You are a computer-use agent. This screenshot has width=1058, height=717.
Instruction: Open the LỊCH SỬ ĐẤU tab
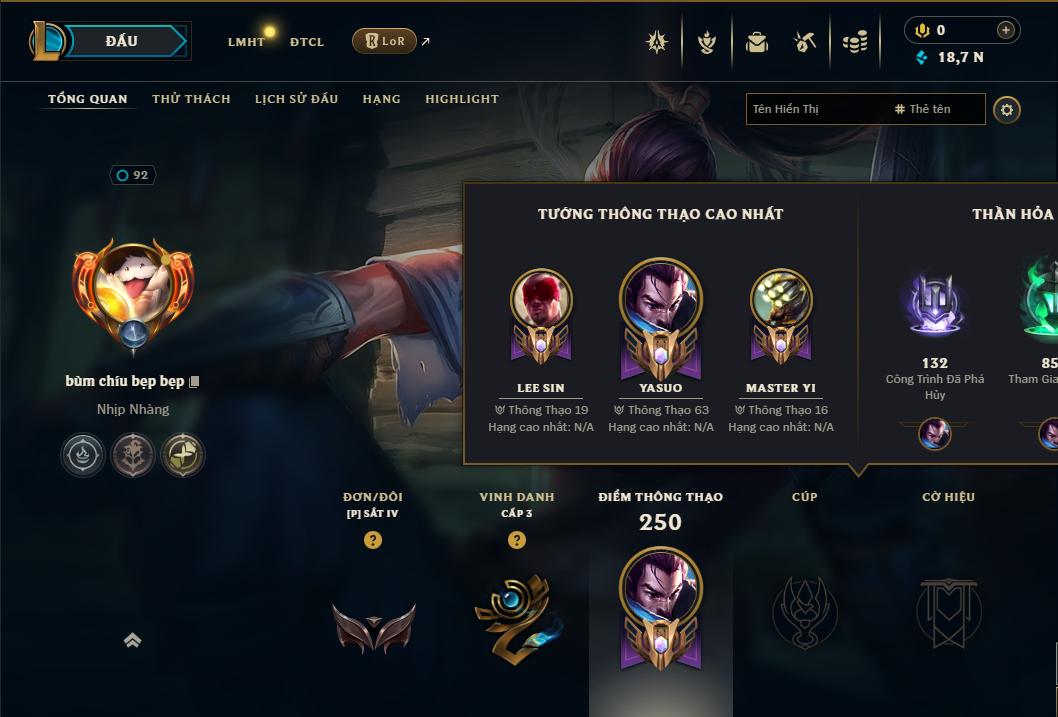click(x=296, y=99)
